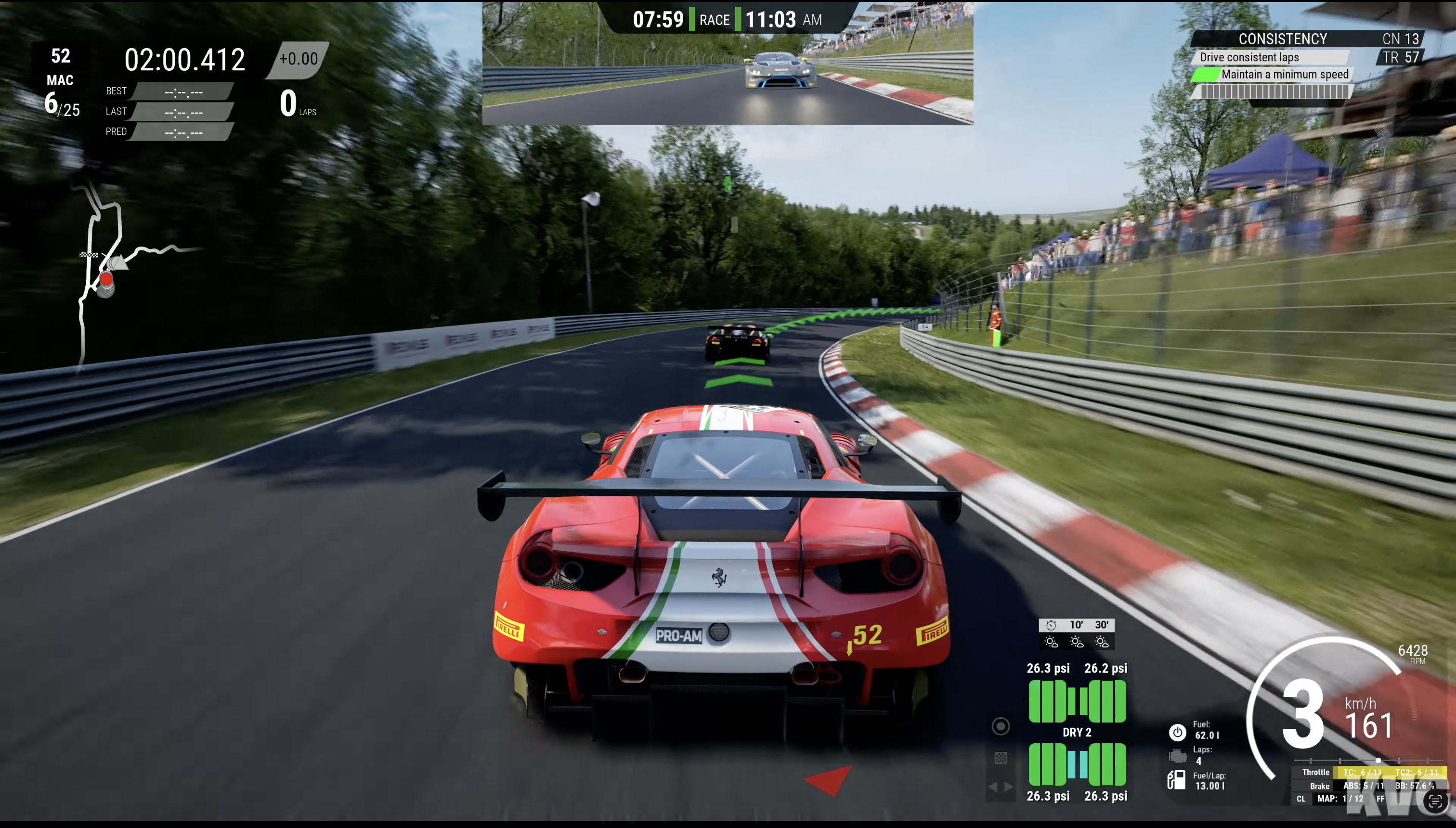Screen dimensions: 1456x828
Task: Open the weather forecast widget
Action: tap(1076, 634)
